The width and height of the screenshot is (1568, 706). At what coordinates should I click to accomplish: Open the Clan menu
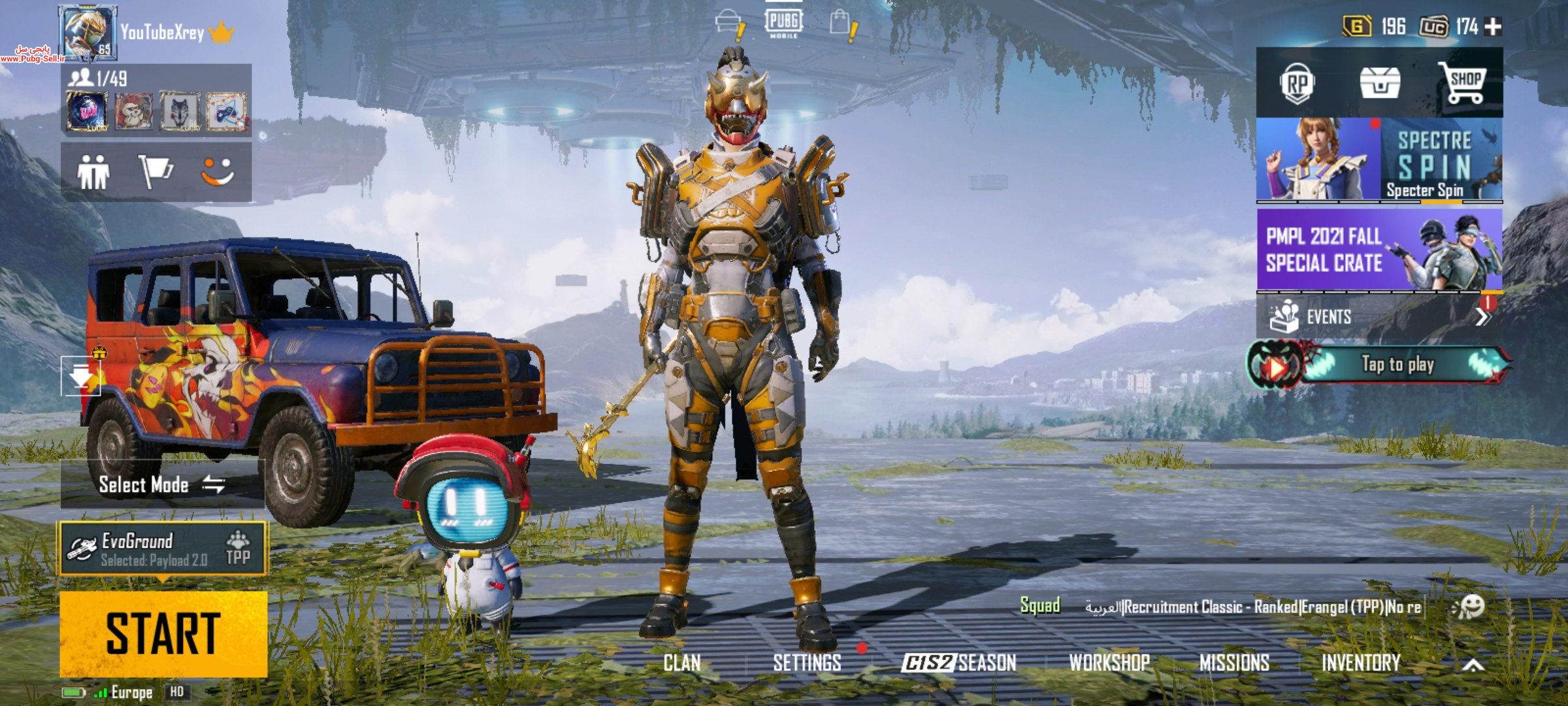[x=681, y=663]
